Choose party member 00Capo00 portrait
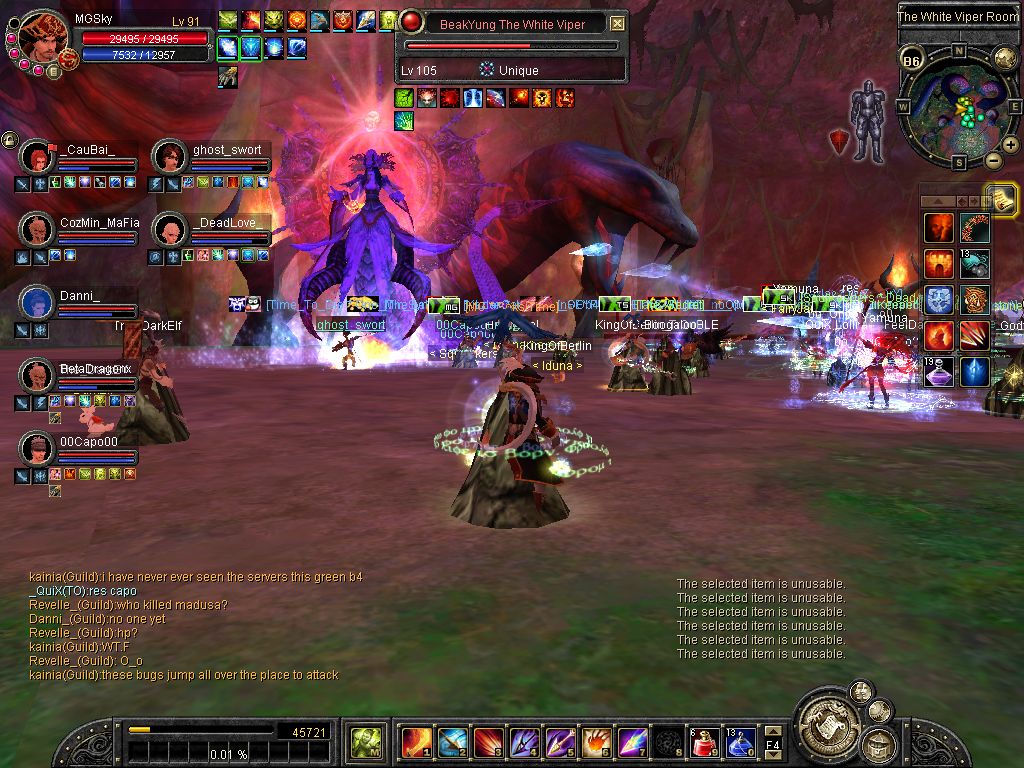 click(37, 448)
